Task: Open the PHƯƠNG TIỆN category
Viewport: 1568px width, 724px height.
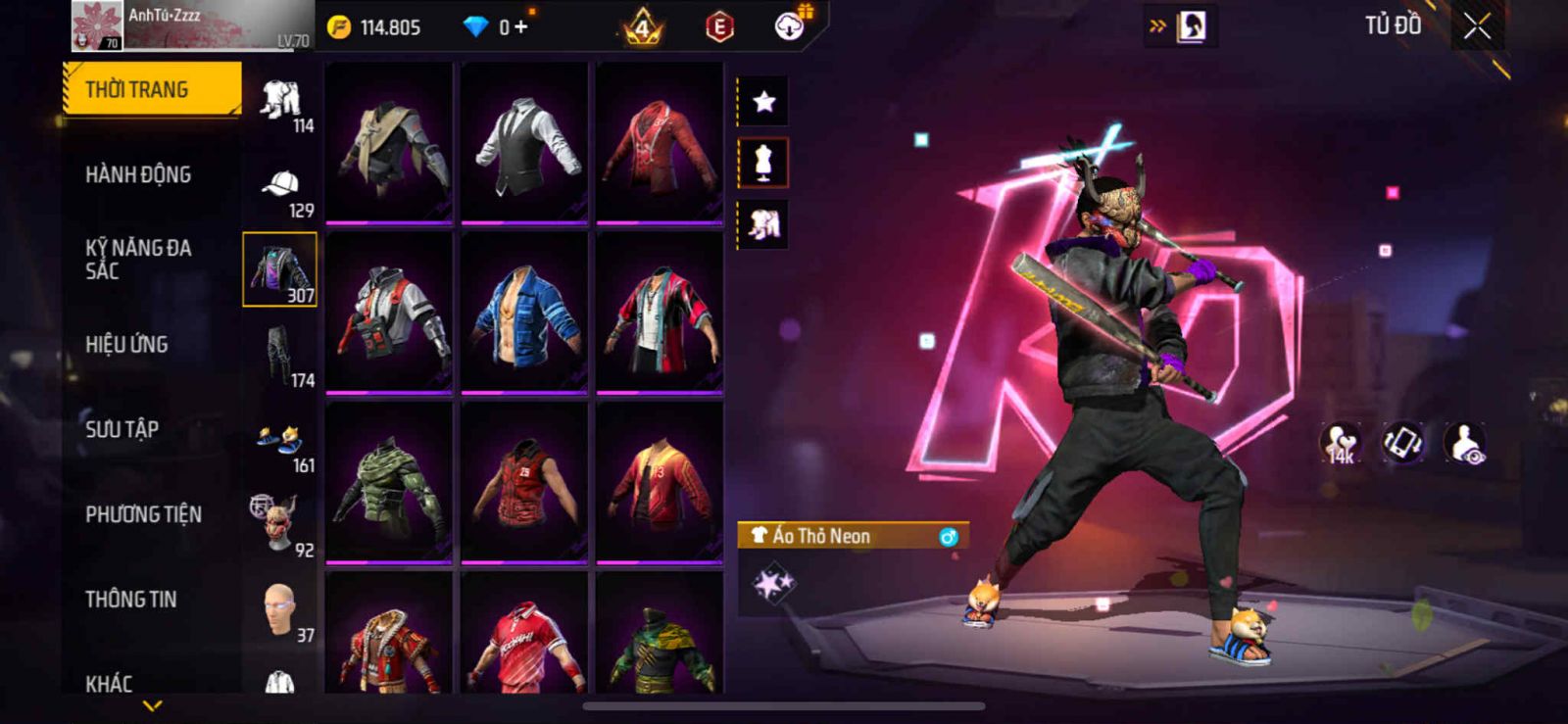Action: (x=143, y=514)
